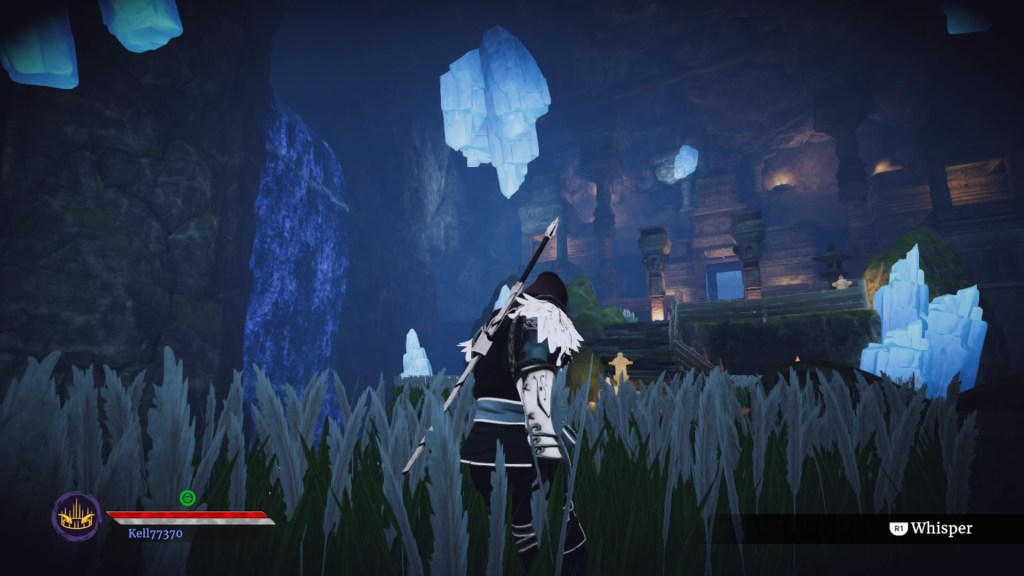This screenshot has height=576, width=1024.
Task: Click the purple crown emblem icon
Action: click(x=76, y=516)
